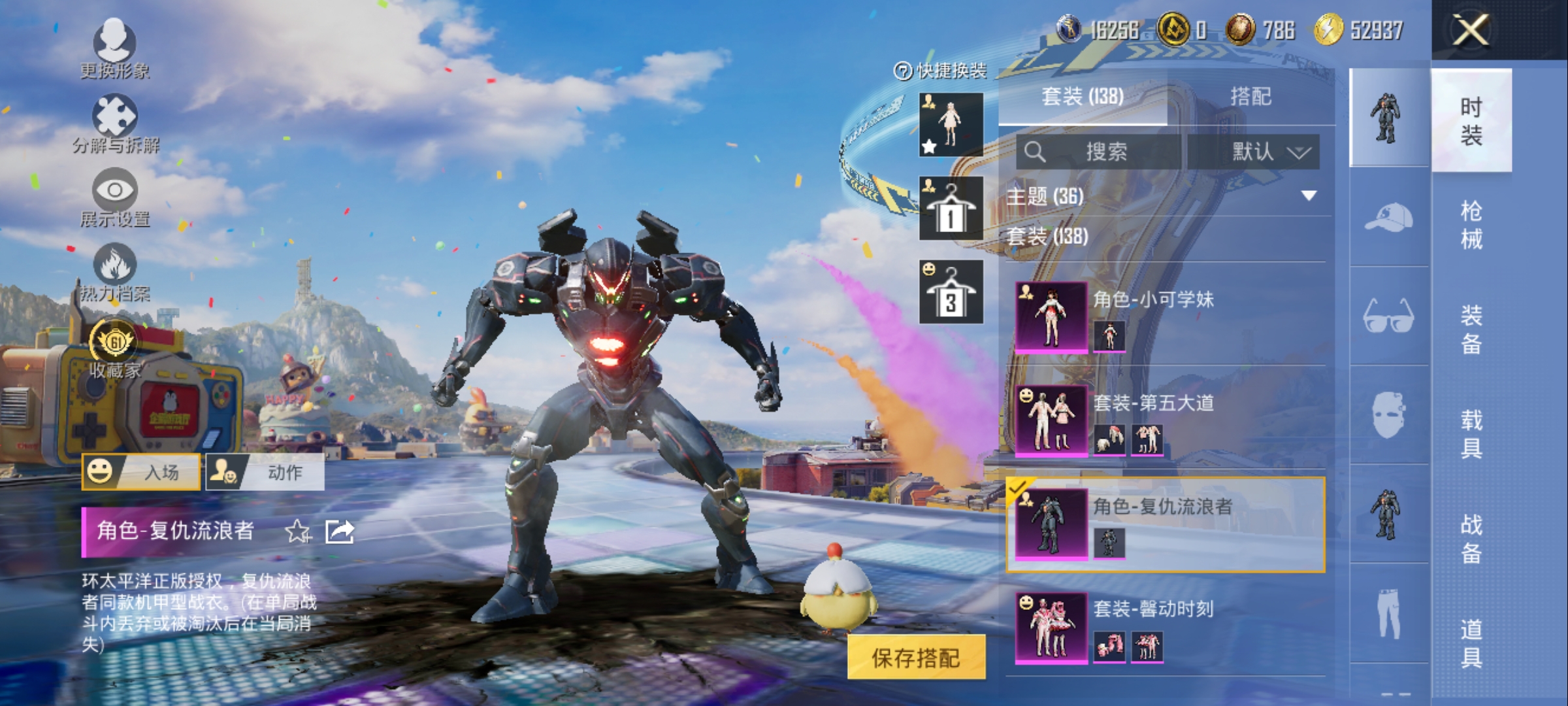Select quick outfit preset hanger number 3

[x=951, y=292]
